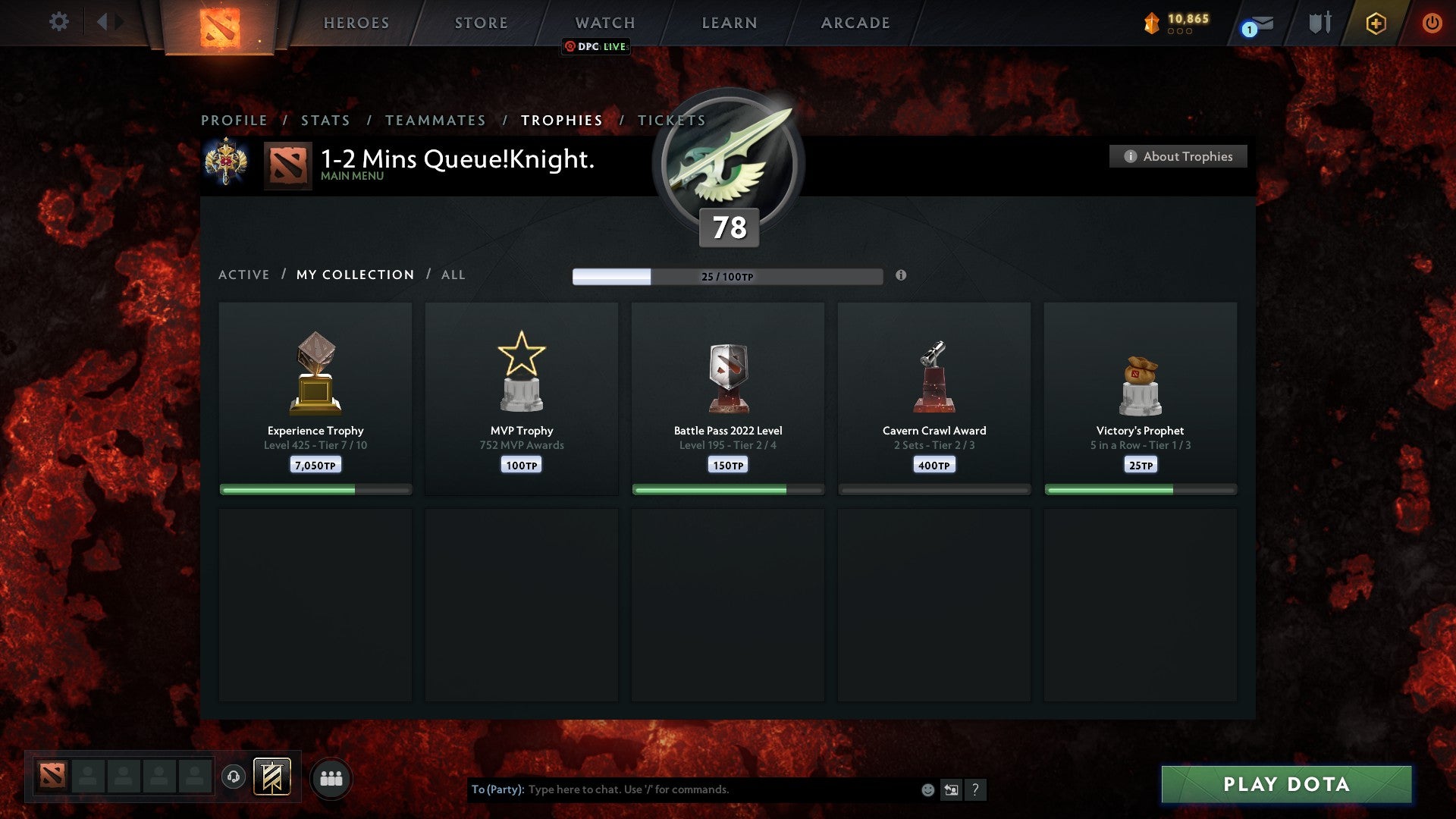This screenshot has width=1456, height=819.
Task: Click the About Trophies button
Action: click(x=1178, y=156)
